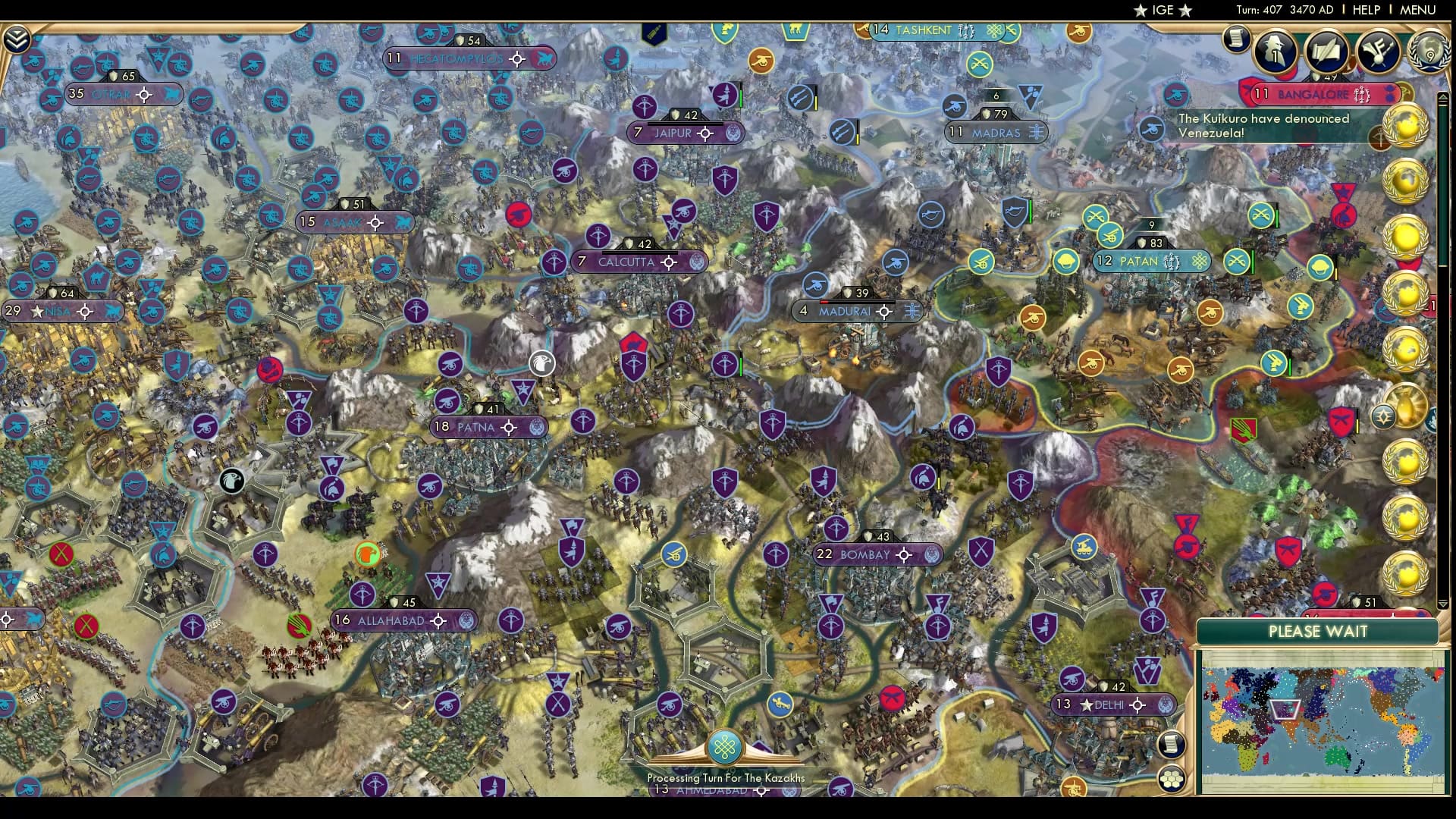Open the Diplomacy globe icon showing 9

click(1429, 53)
